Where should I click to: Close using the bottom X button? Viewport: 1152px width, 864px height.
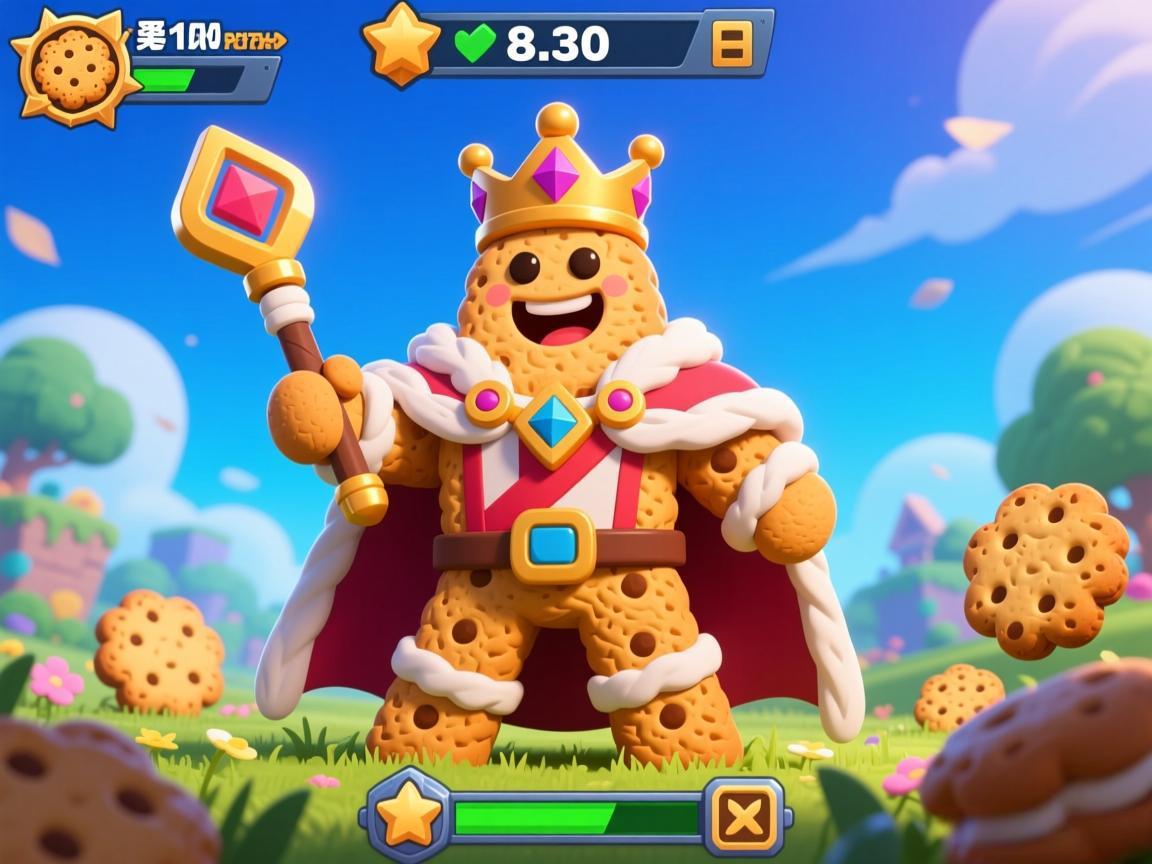click(744, 817)
